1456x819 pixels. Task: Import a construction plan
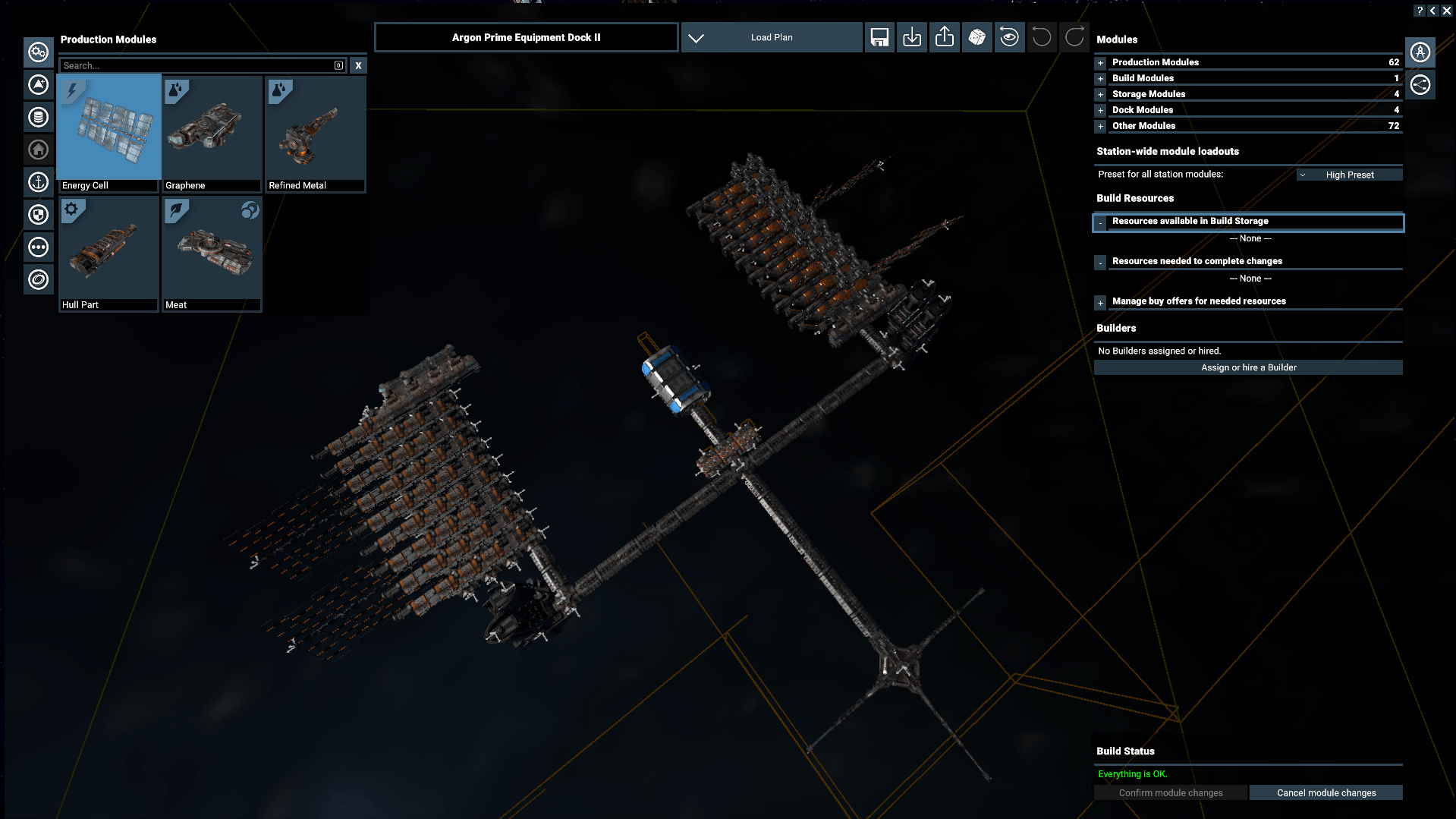point(911,36)
